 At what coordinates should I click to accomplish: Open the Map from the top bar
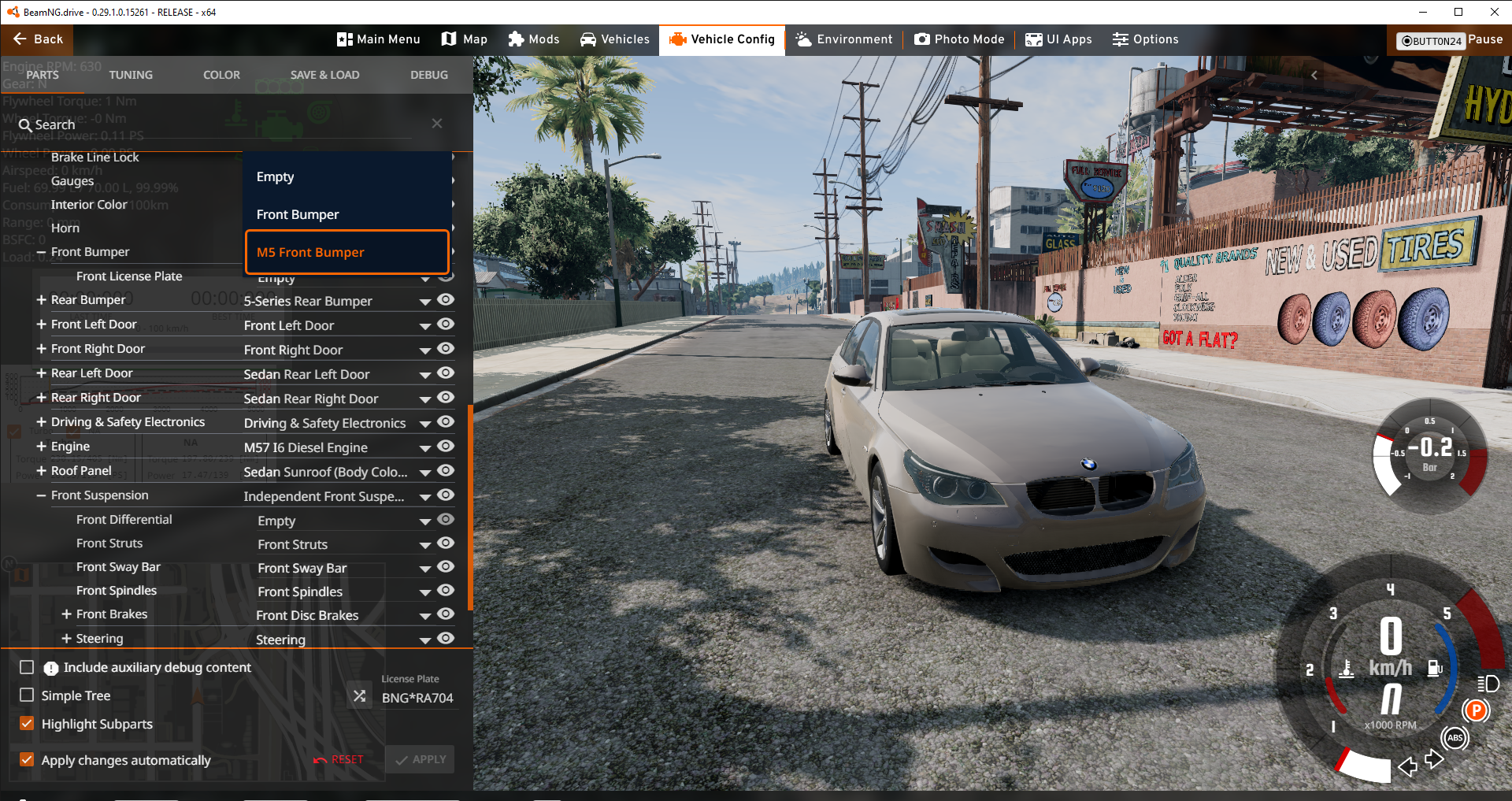point(465,39)
